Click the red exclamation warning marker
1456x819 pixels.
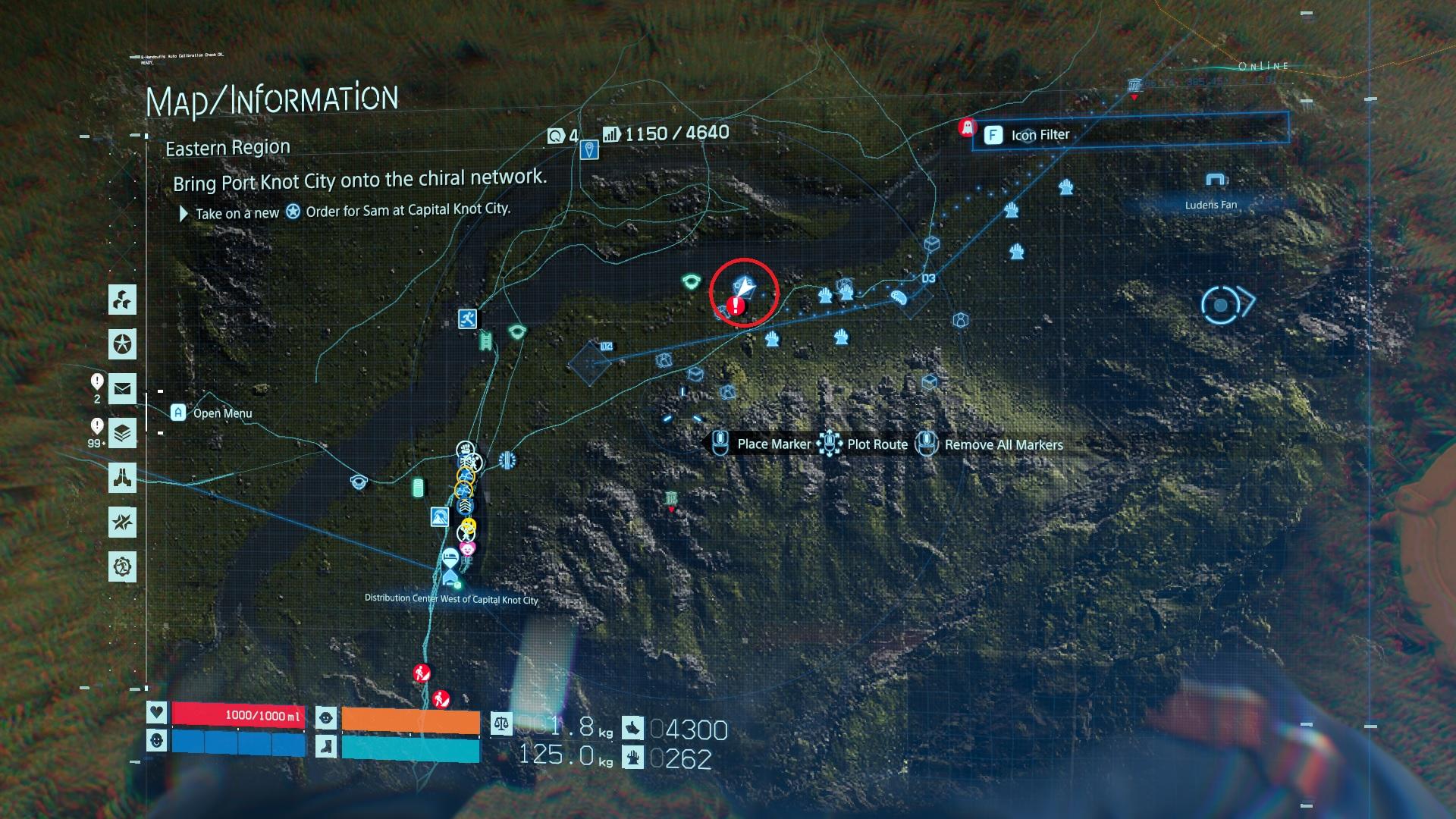(735, 306)
